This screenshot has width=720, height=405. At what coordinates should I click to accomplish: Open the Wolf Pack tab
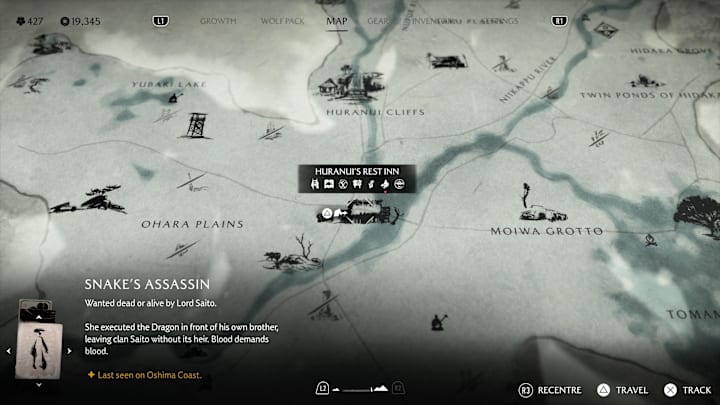click(279, 20)
